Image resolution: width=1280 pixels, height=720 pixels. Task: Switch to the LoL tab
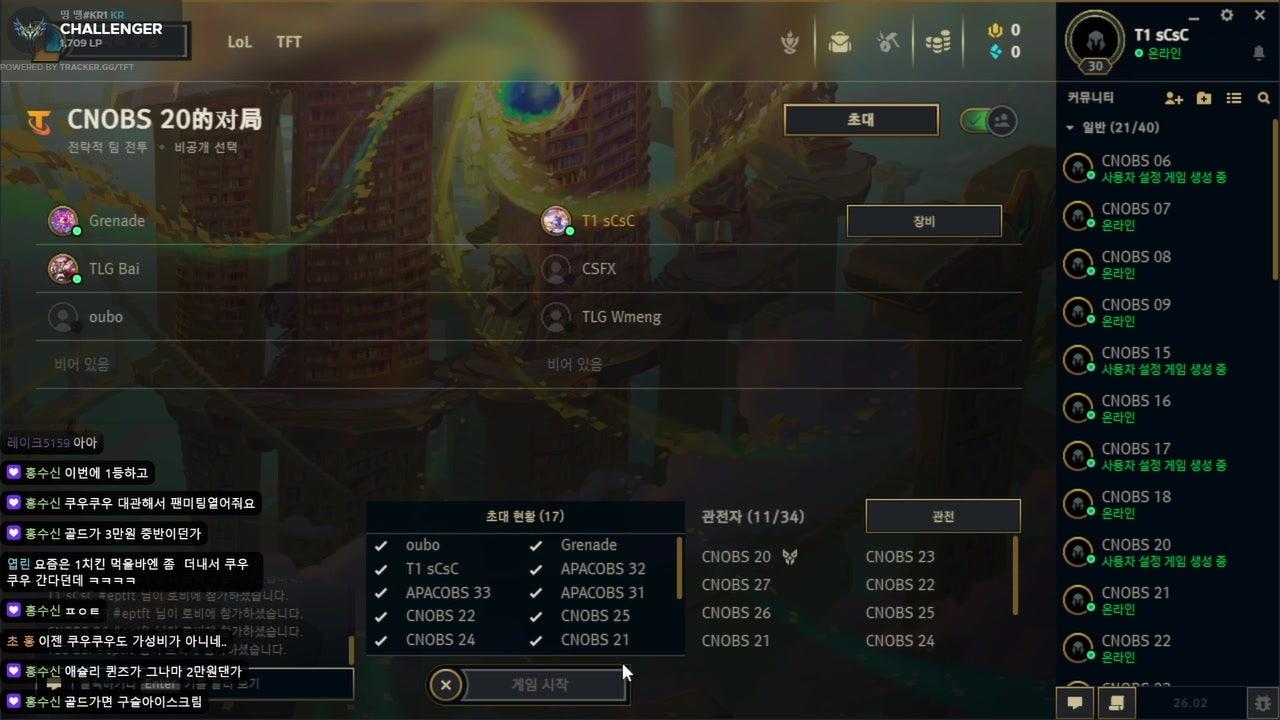coord(239,42)
